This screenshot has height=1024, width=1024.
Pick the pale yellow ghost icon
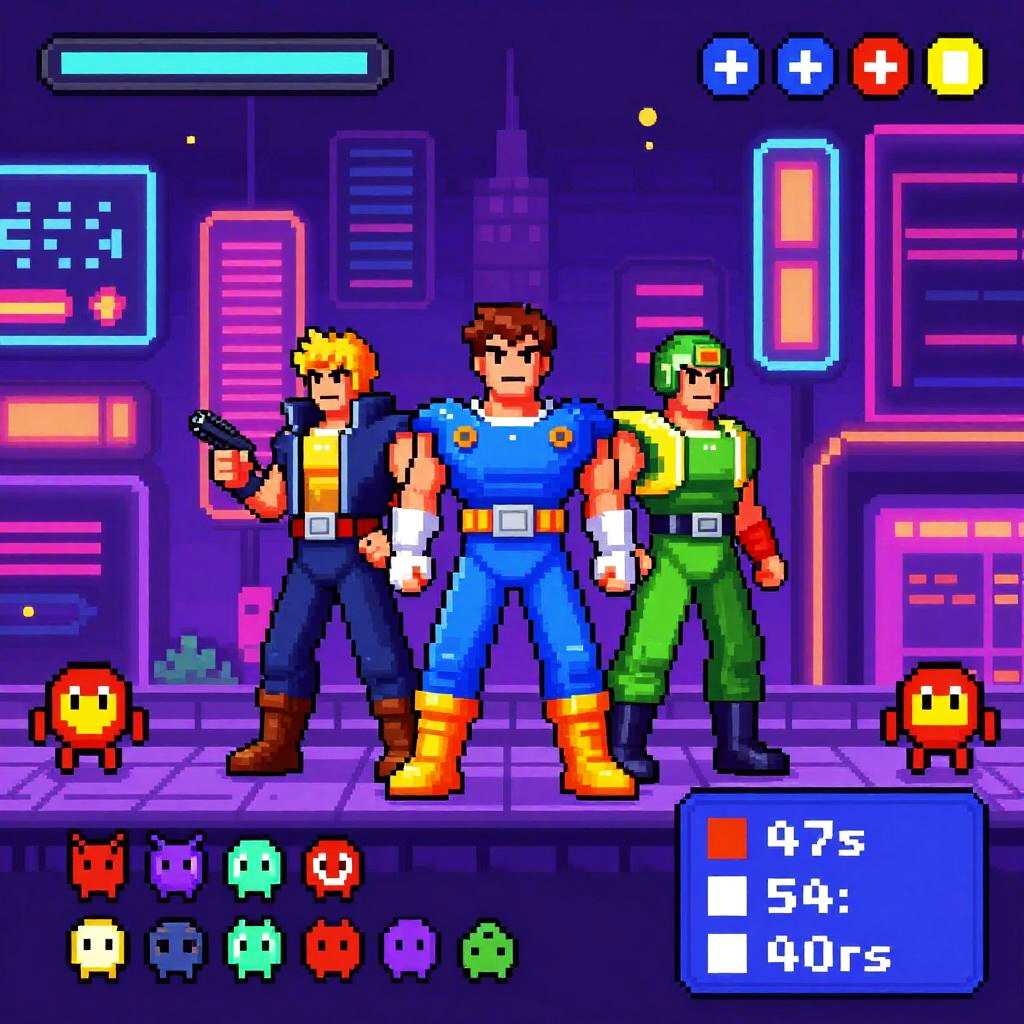(98, 947)
